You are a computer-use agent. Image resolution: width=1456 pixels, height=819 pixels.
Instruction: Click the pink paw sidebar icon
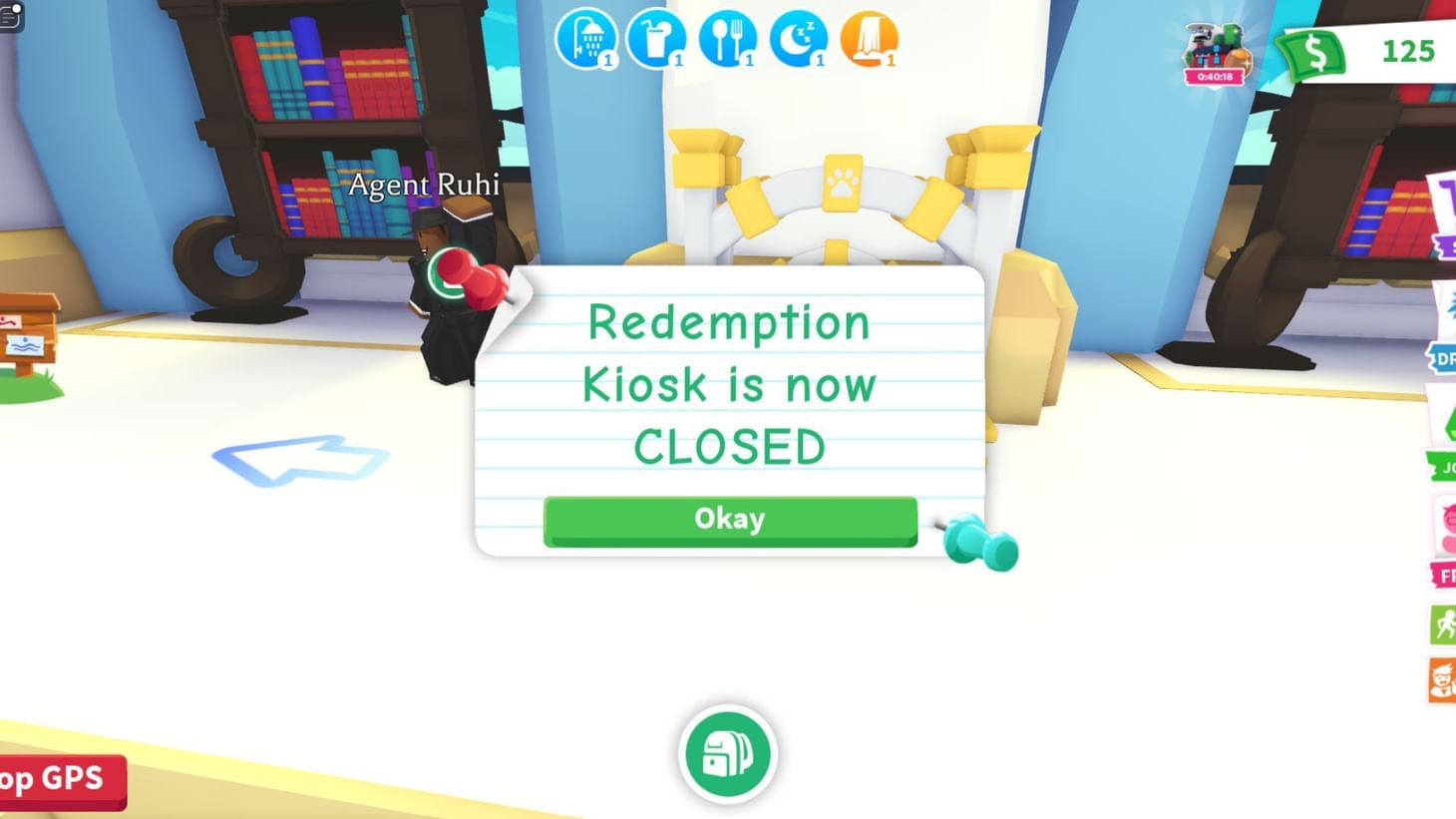click(x=1445, y=527)
